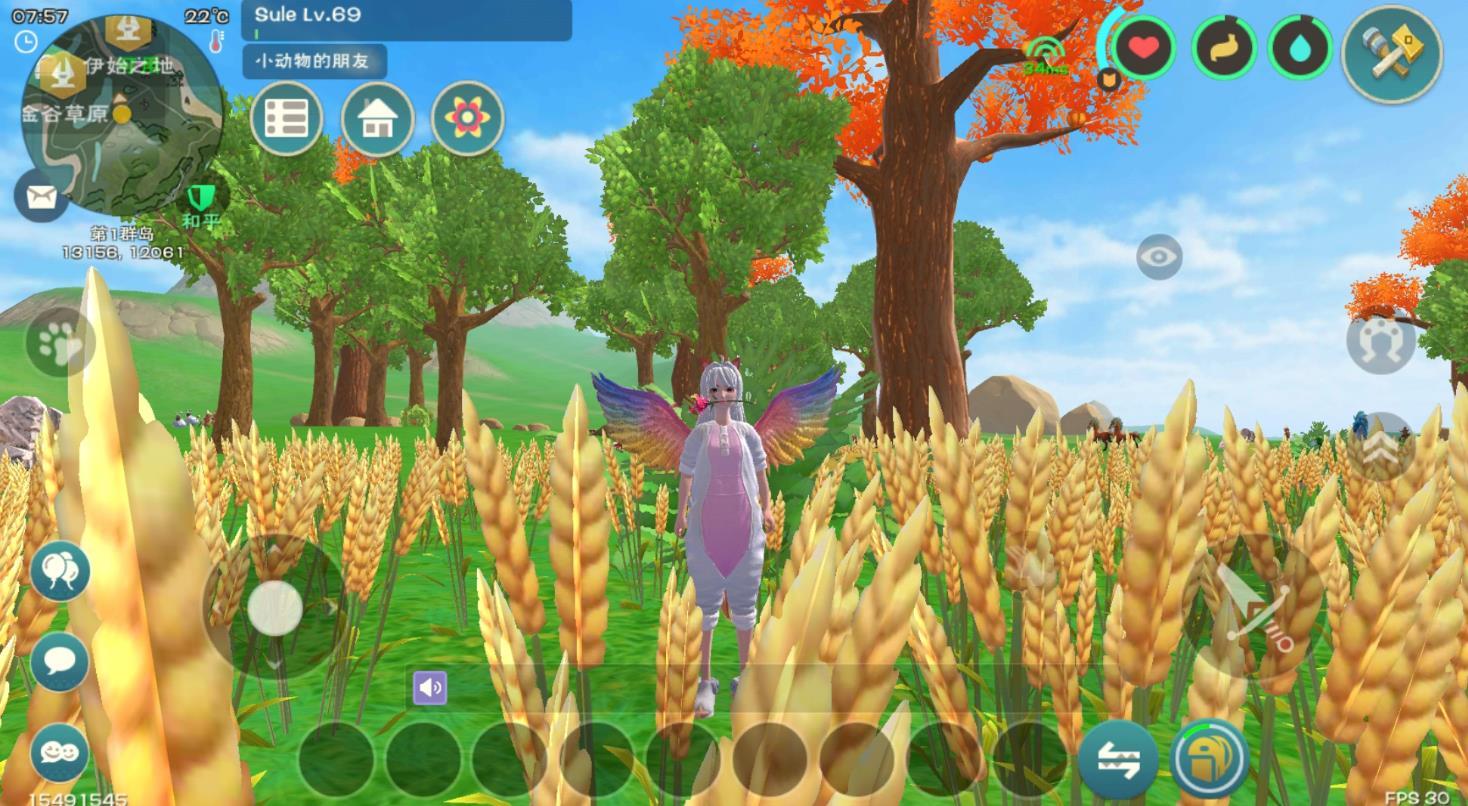This screenshot has height=806, width=1468.
Task: Open the chat speech bubble
Action: (60, 662)
